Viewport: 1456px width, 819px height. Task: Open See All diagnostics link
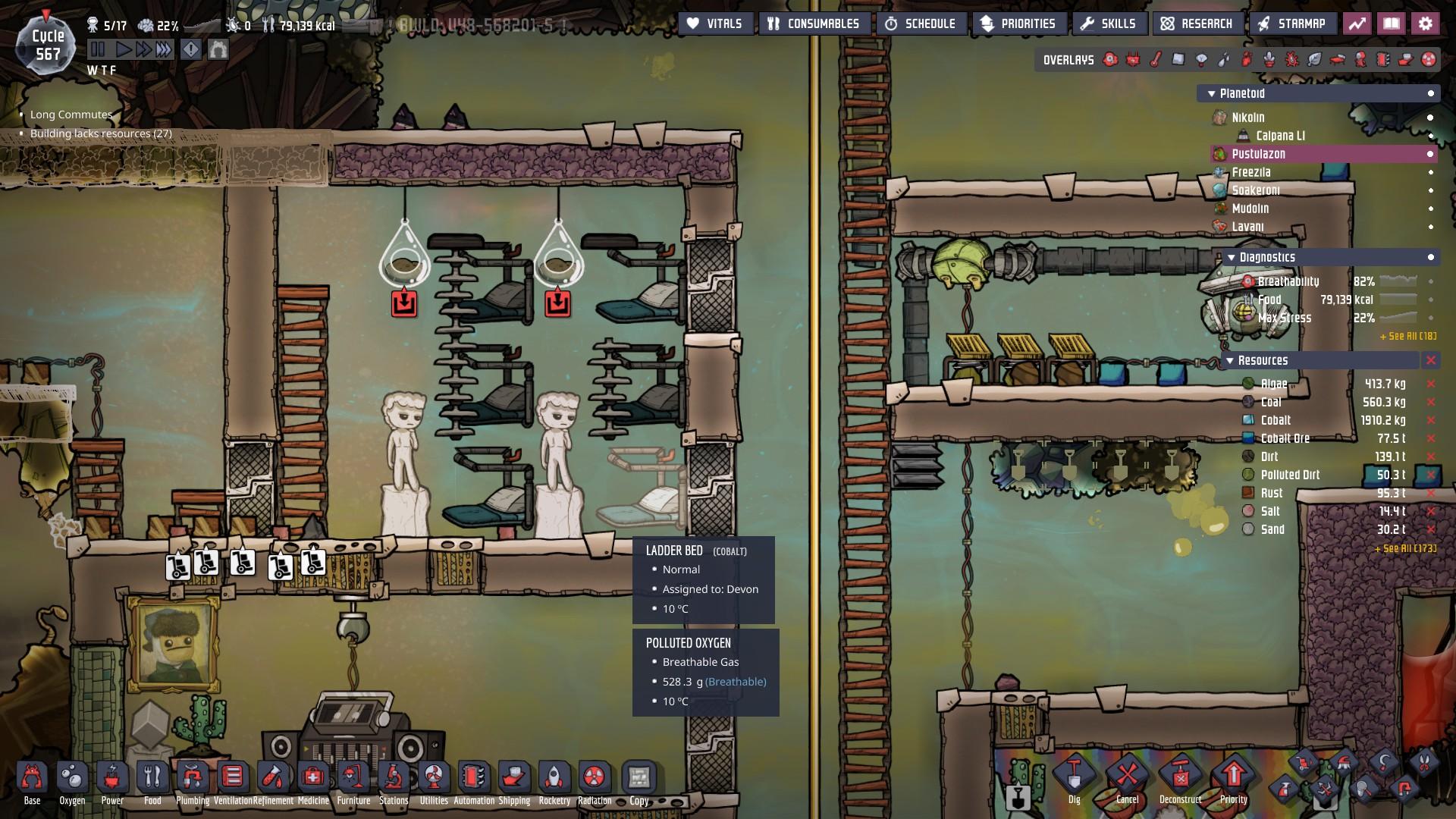pyautogui.click(x=1407, y=337)
